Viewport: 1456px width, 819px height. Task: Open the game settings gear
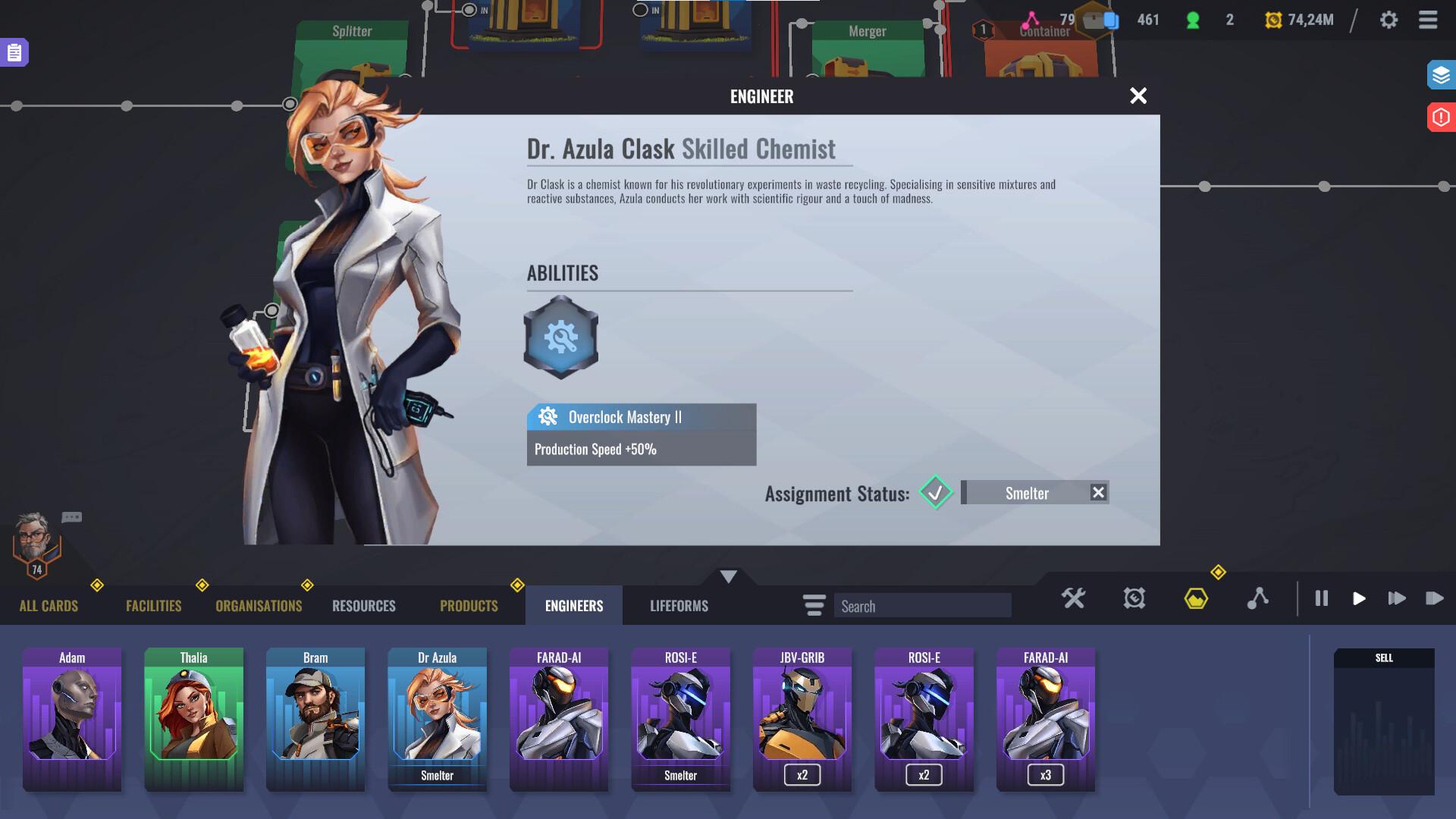(1390, 20)
